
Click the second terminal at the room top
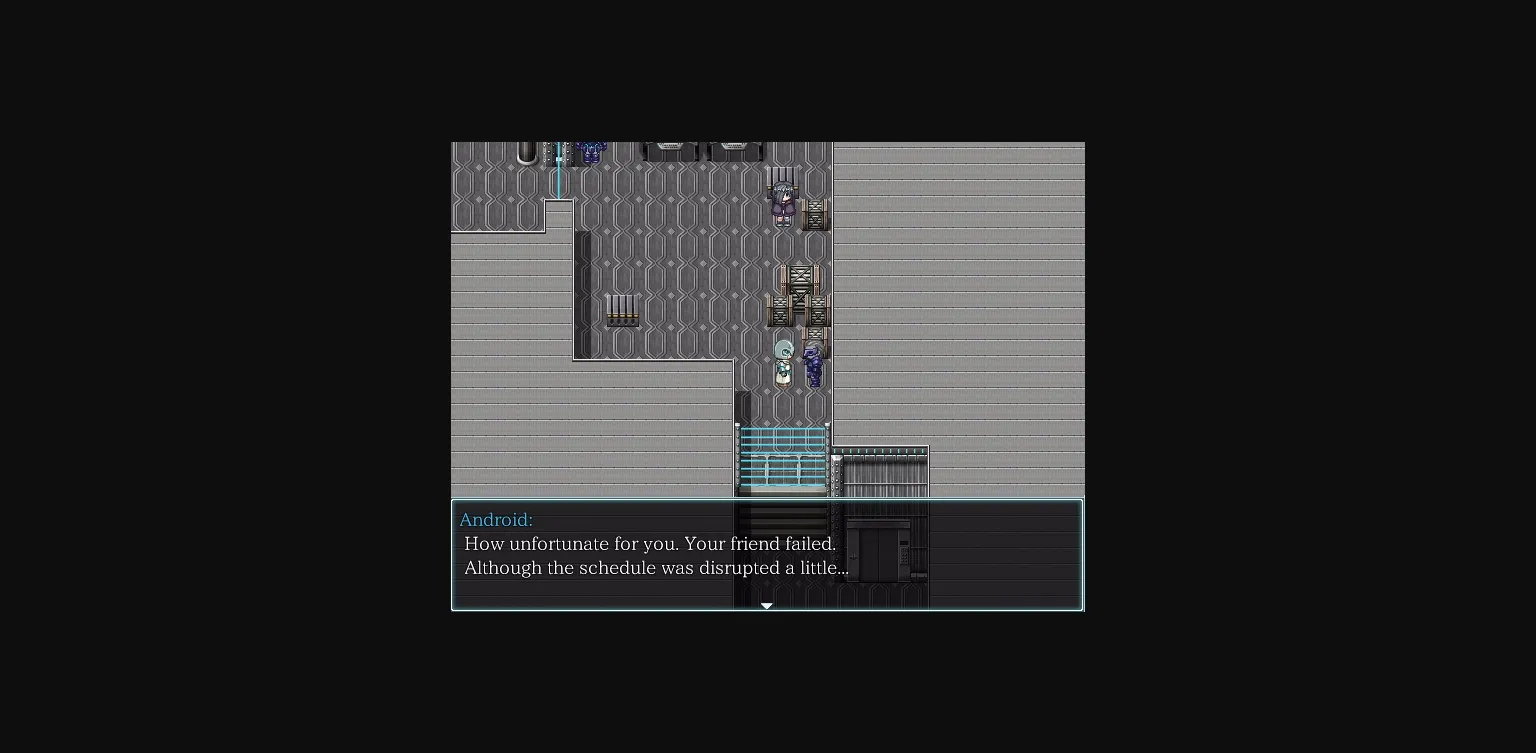[732, 149]
